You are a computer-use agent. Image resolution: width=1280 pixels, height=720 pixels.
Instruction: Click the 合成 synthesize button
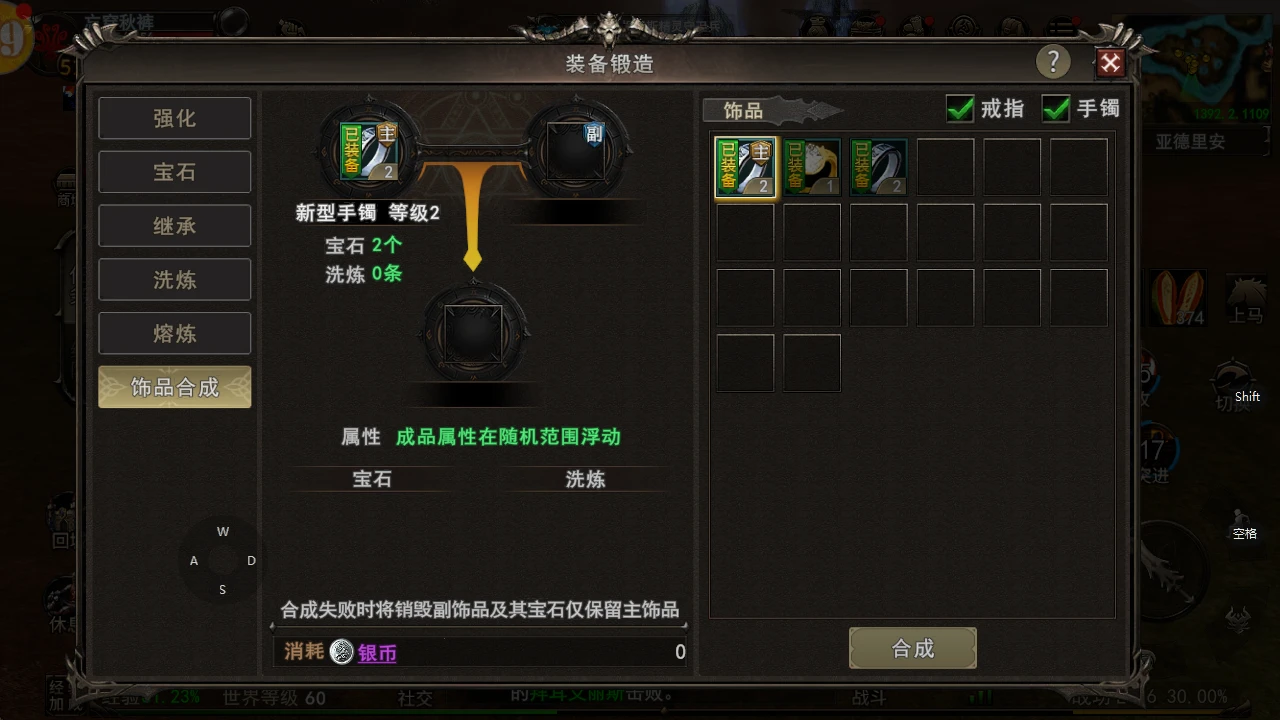click(912, 648)
